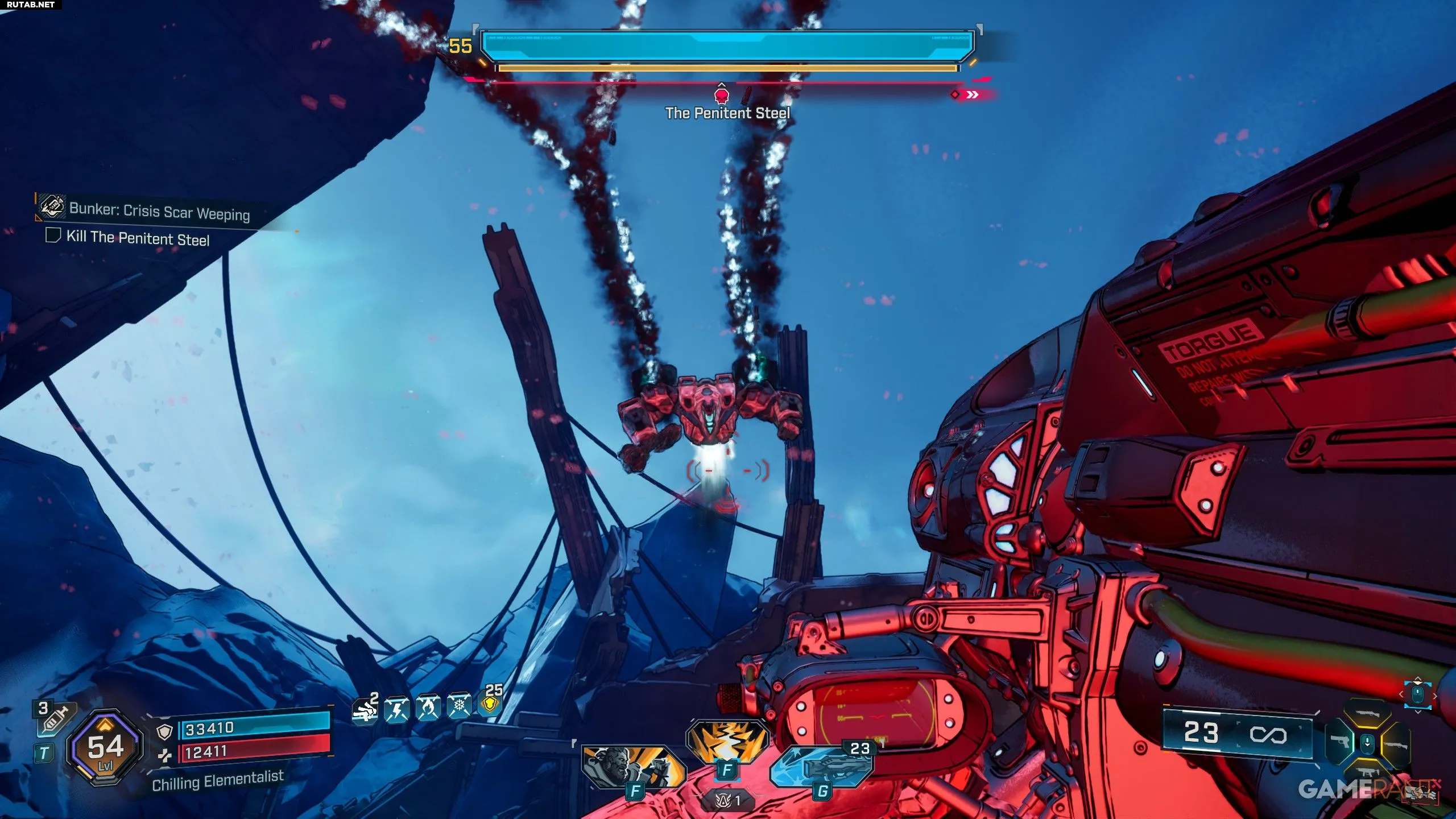Viewport: 1456px width, 819px height.
Task: Switch to the pistol weapon slot
Action: (x=1341, y=742)
